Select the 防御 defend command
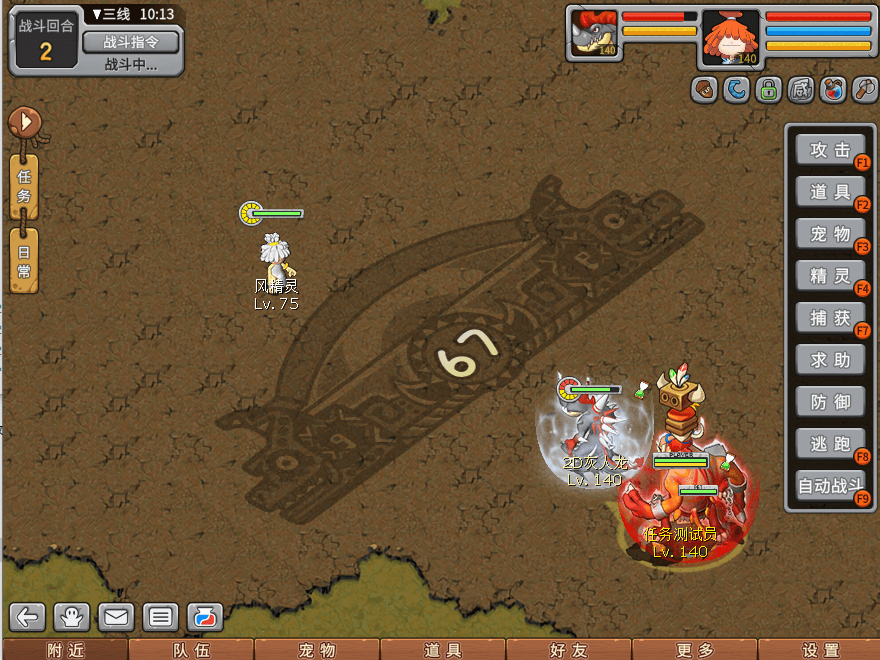 pos(830,401)
